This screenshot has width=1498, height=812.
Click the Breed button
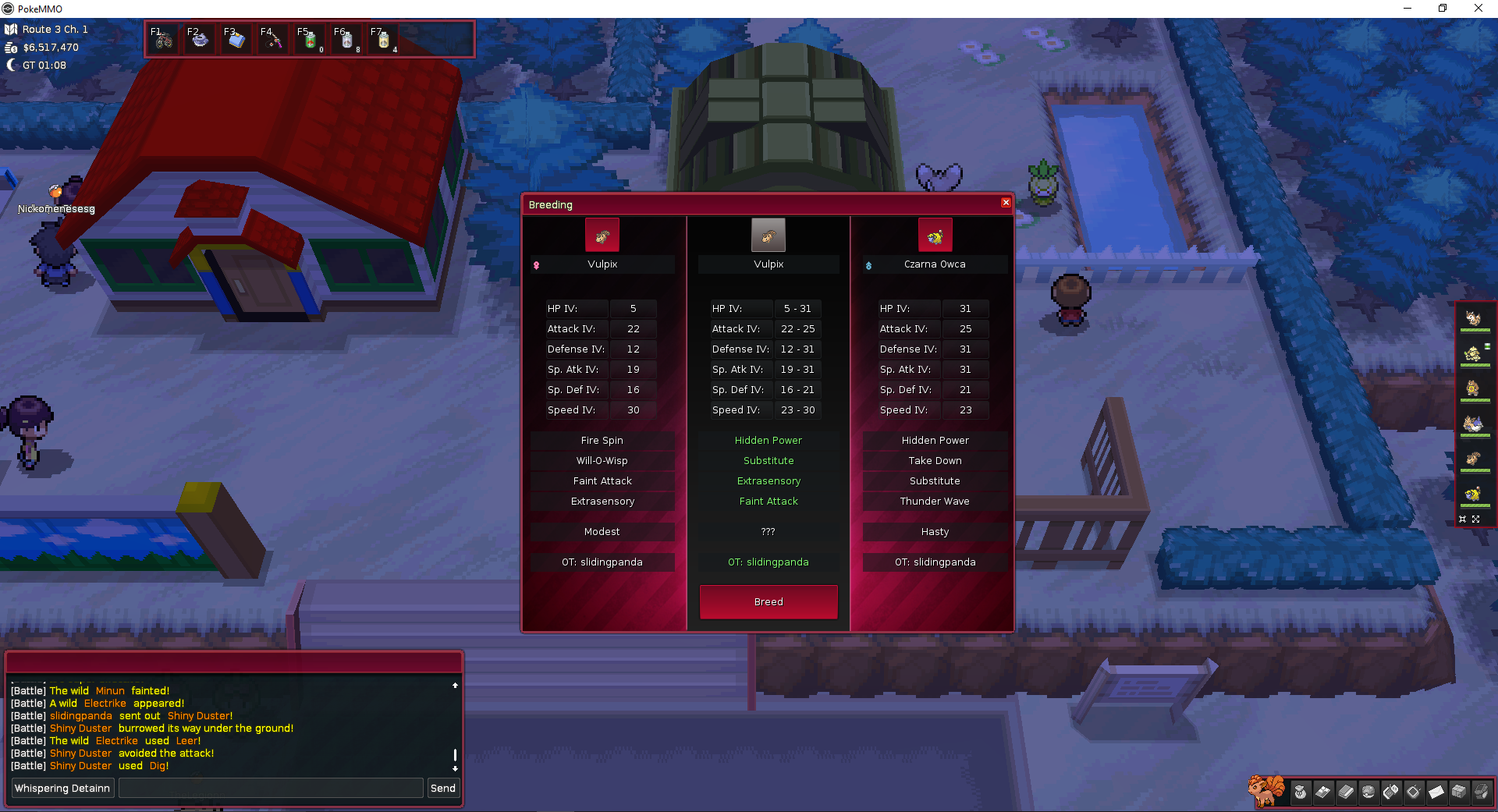point(769,601)
